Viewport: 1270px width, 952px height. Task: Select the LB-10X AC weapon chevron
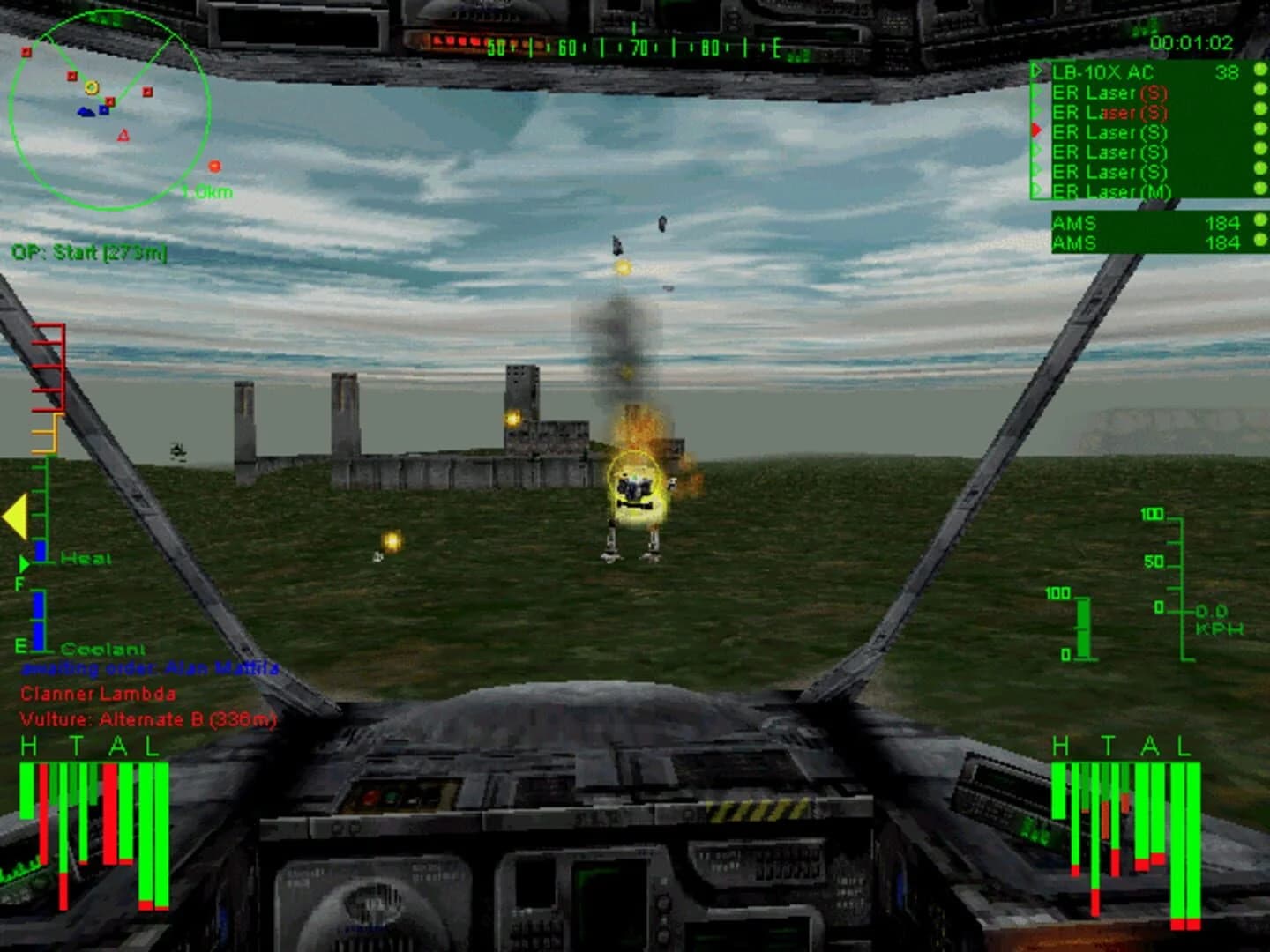tap(1036, 71)
